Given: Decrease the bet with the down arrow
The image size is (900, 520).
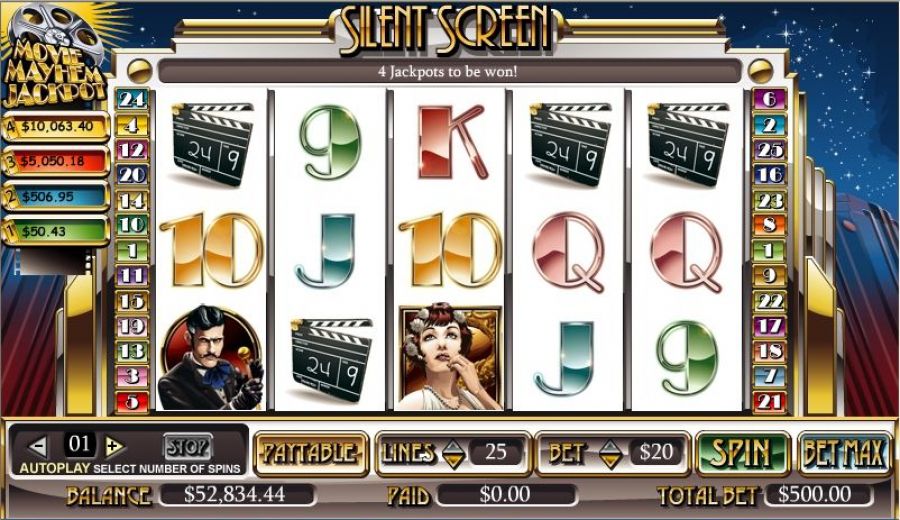Looking at the screenshot, I should coord(610,461).
